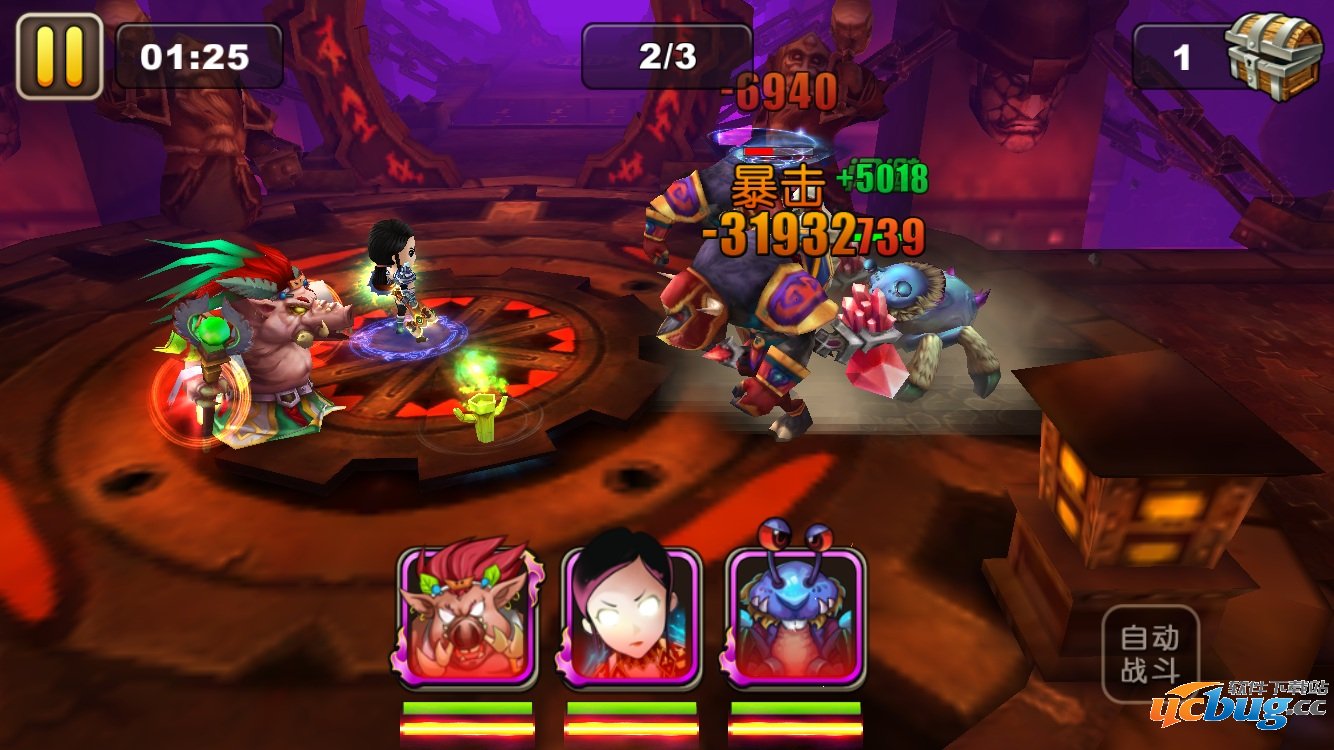
Task: Activate the red-haired boar hero portrait
Action: tap(467, 617)
